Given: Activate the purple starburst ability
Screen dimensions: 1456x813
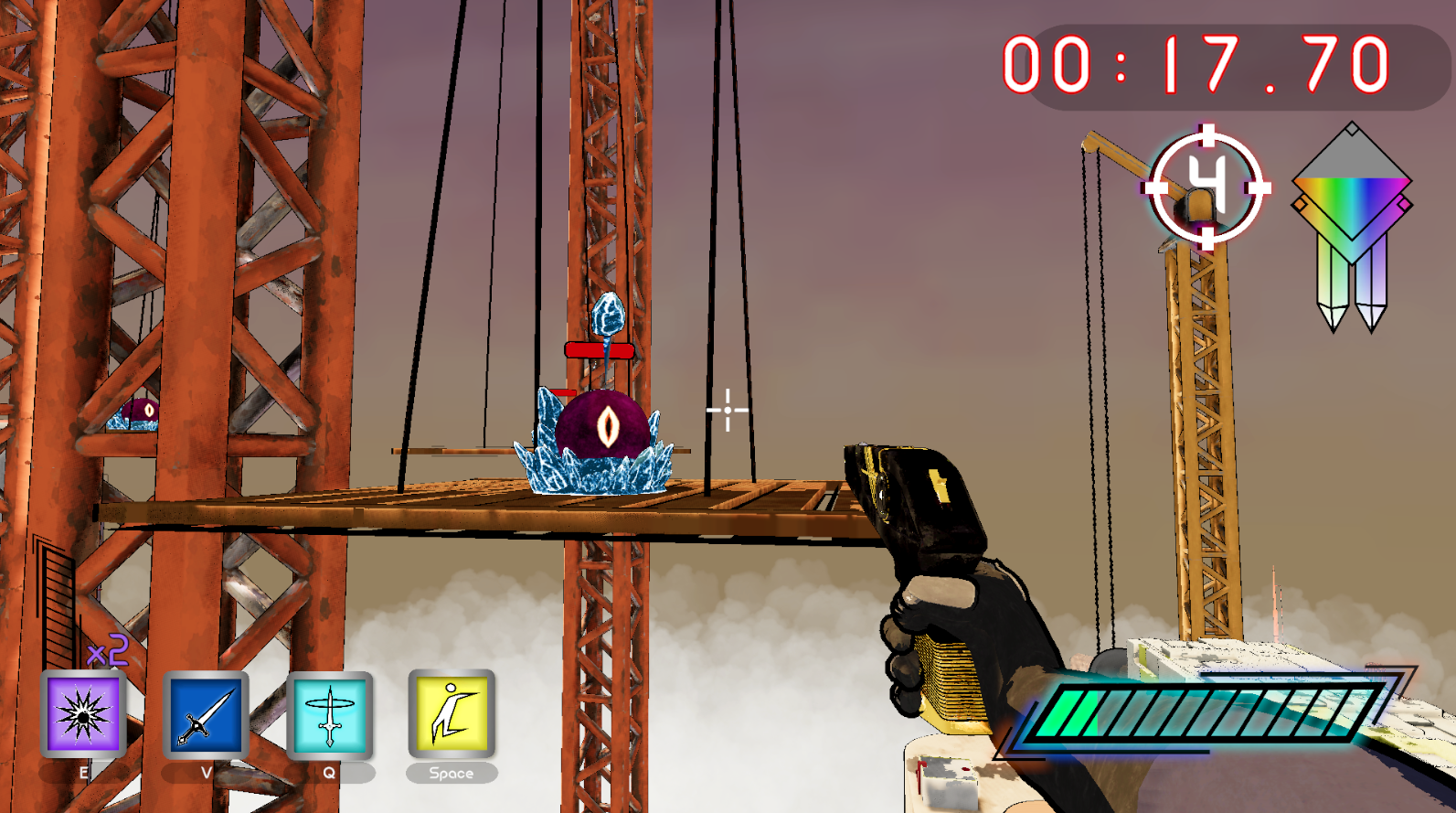Looking at the screenshot, I should 83,715.
